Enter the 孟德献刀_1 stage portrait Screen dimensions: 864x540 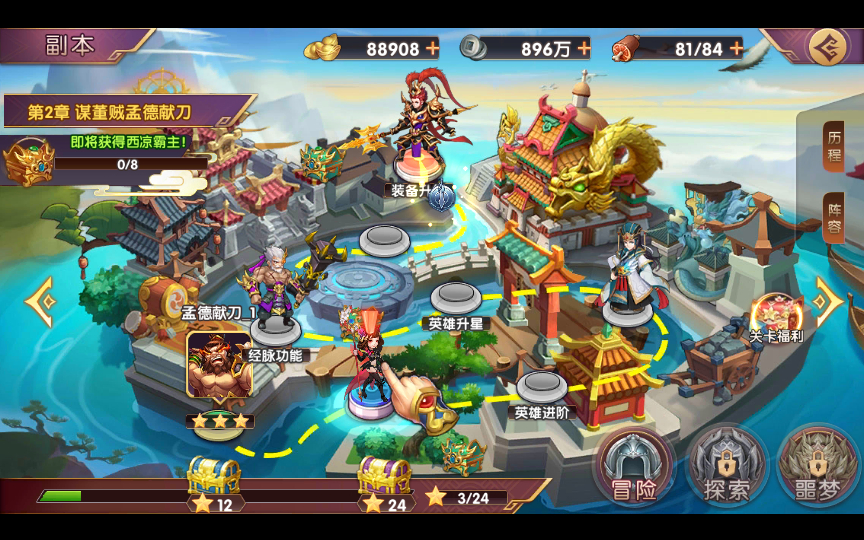[x=219, y=366]
